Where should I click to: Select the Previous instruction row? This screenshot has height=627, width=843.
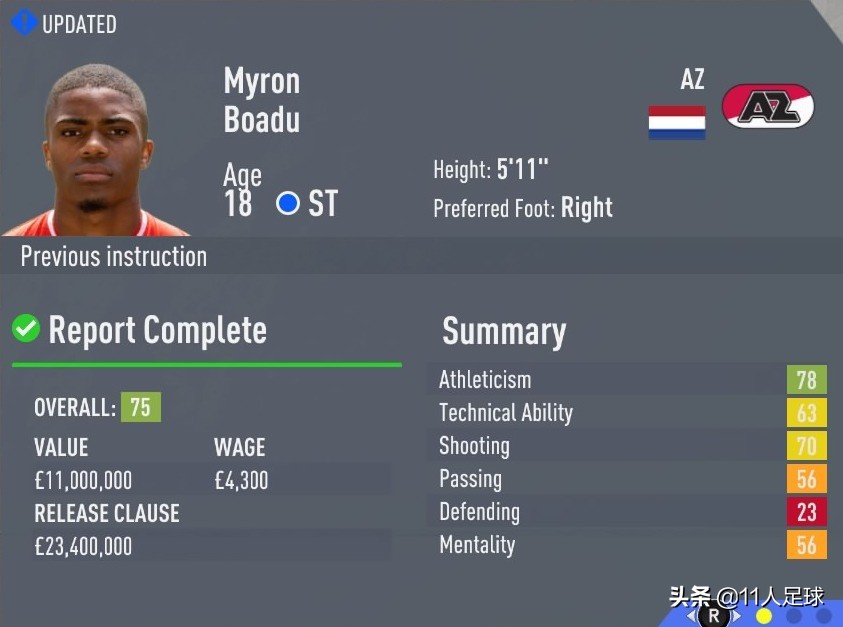[114, 256]
